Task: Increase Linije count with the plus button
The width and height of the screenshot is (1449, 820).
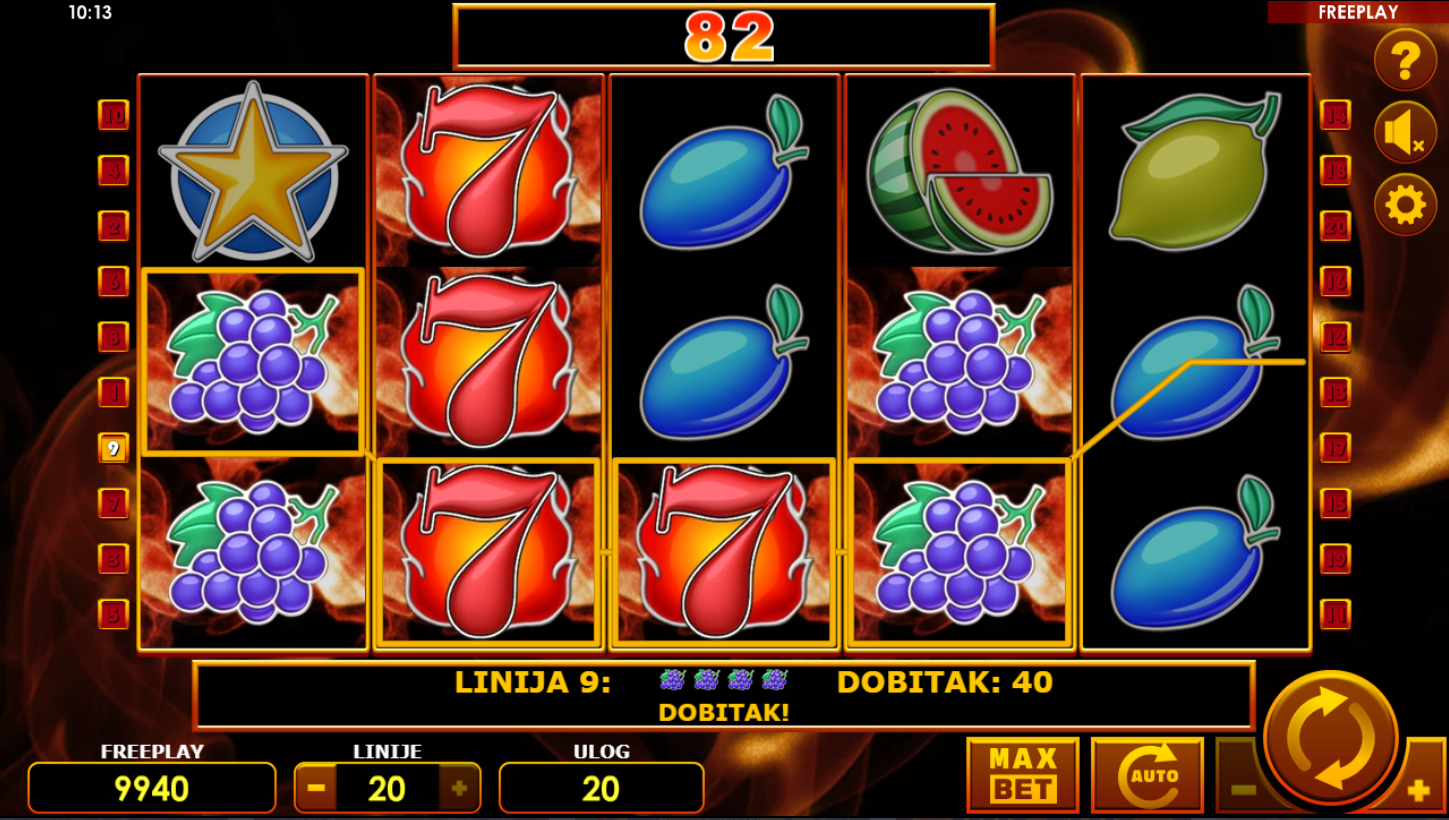Action: click(x=459, y=788)
